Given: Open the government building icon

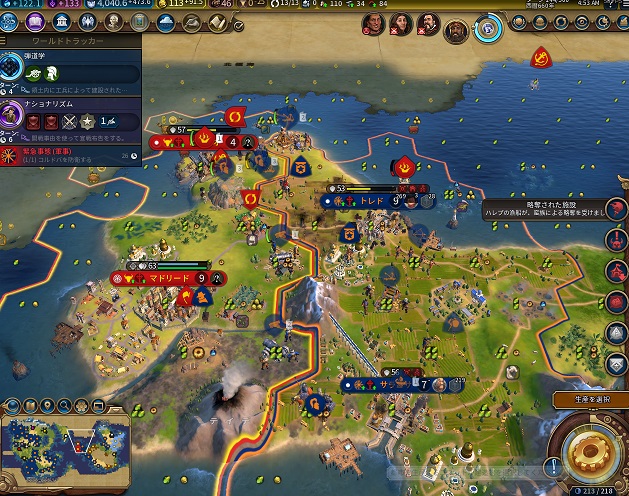Looking at the screenshot, I should pos(62,23).
